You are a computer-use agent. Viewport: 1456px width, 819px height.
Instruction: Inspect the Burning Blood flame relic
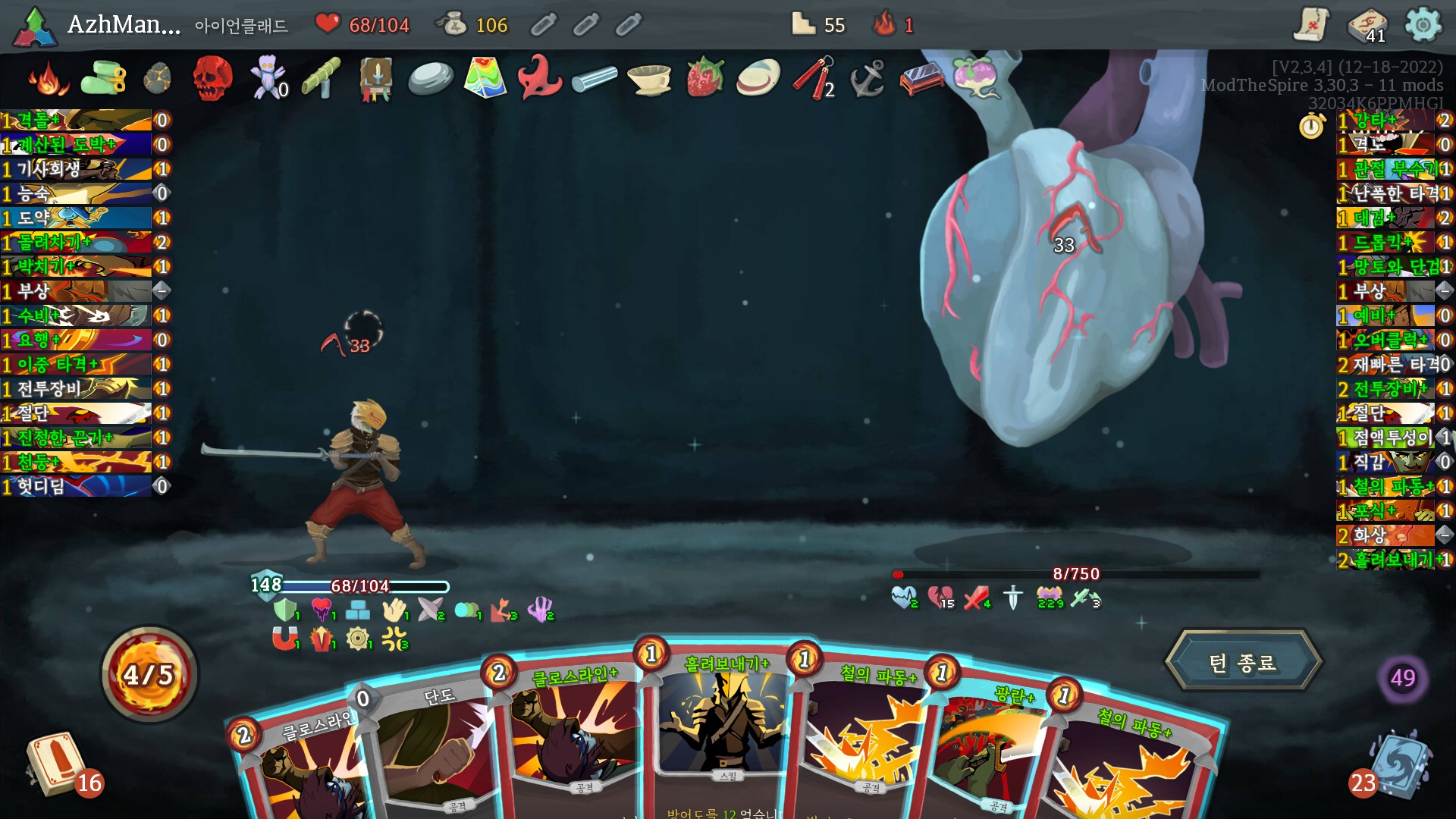click(48, 78)
